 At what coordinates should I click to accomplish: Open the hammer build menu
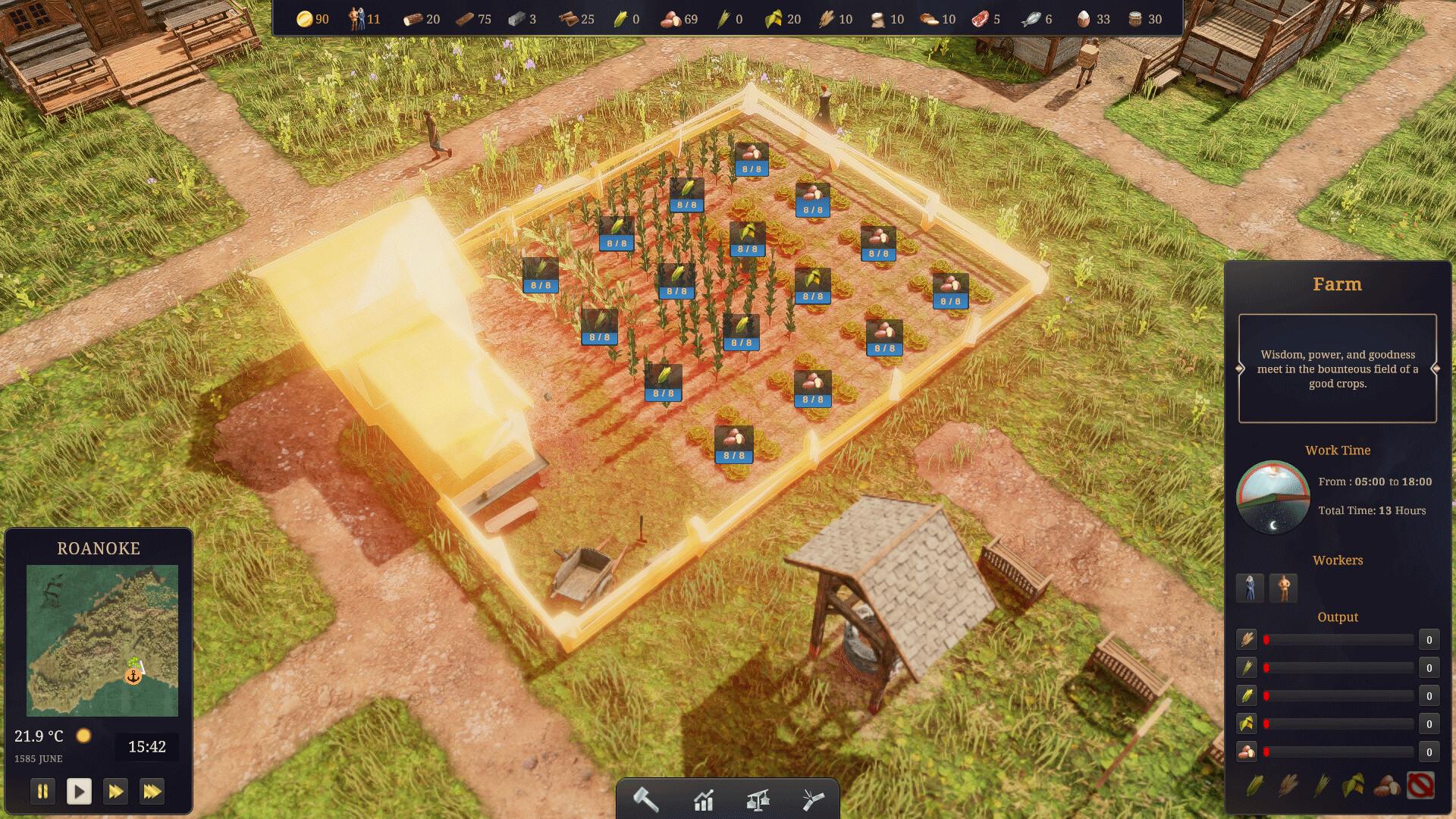click(646, 799)
